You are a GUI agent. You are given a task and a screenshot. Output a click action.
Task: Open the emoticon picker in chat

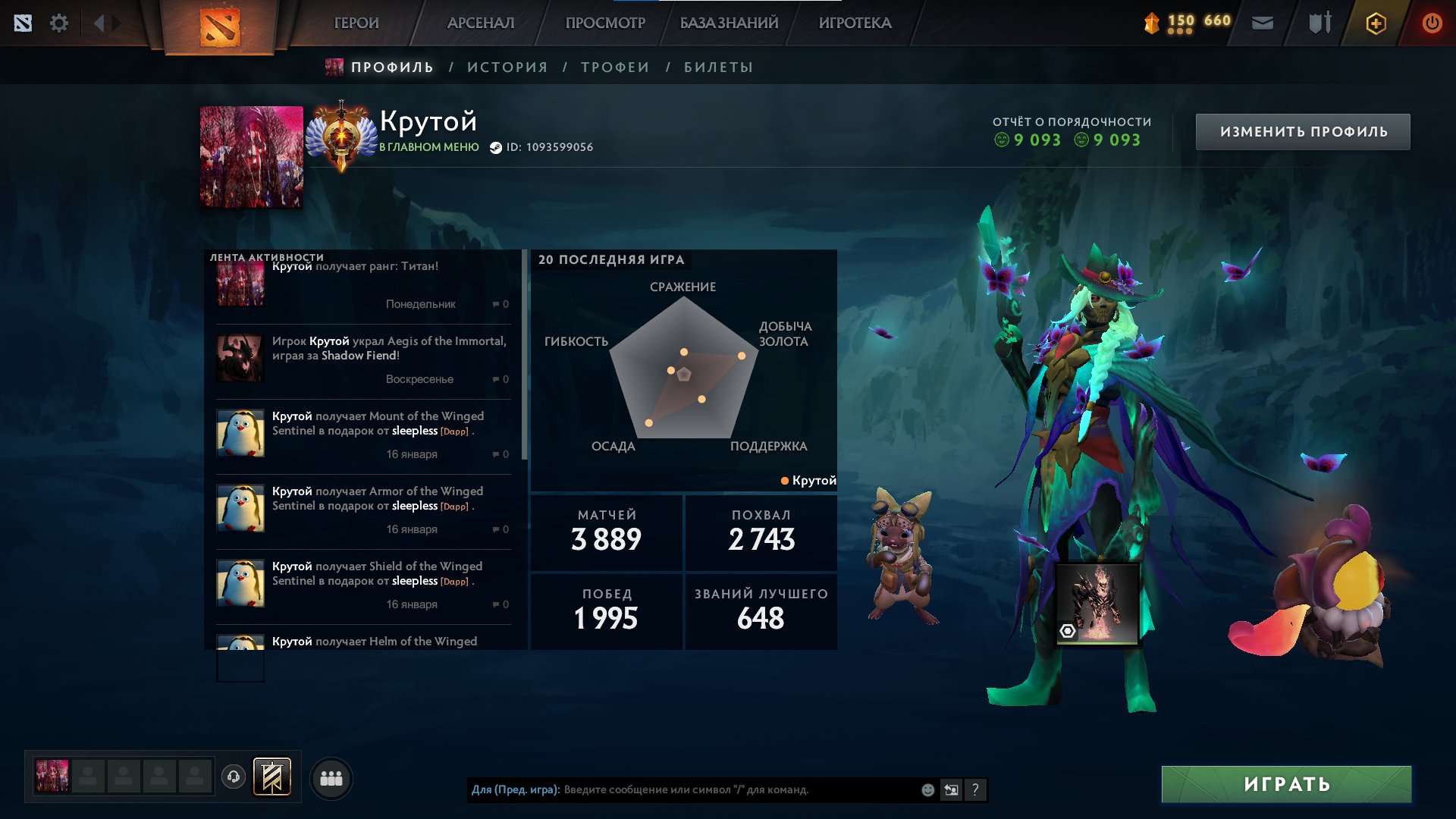(927, 789)
